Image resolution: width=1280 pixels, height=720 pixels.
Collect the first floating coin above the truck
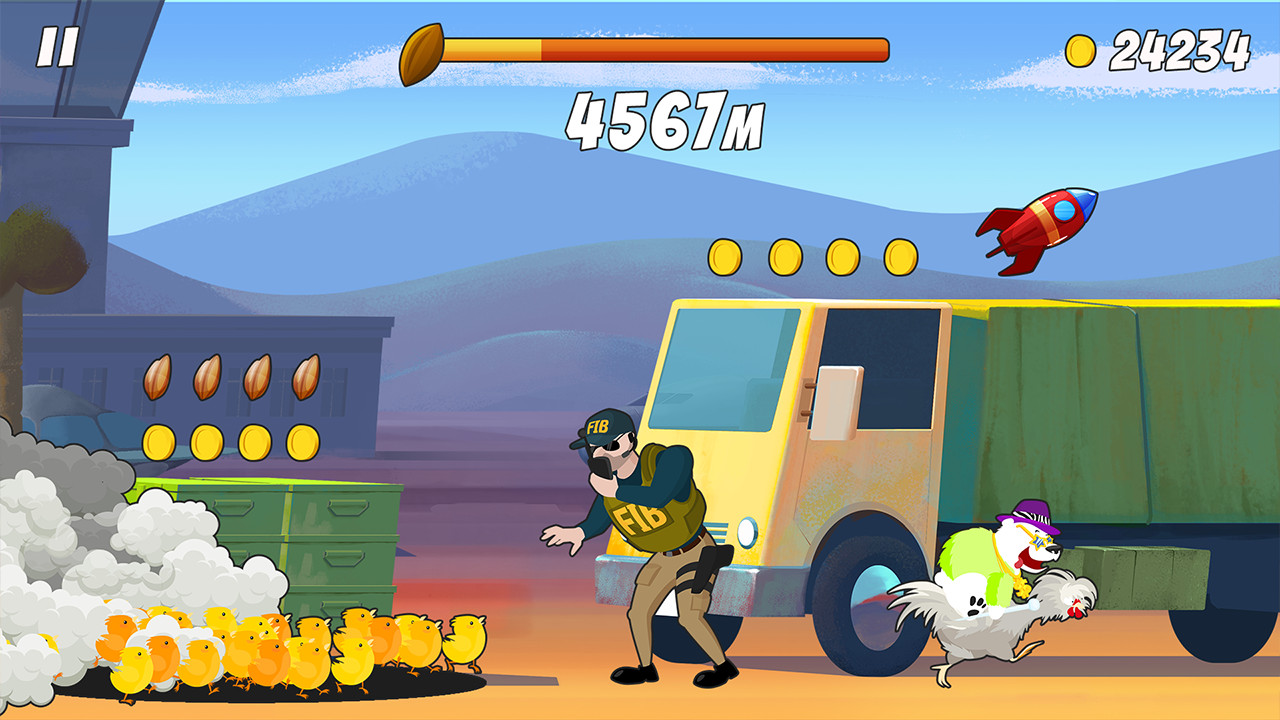click(x=723, y=258)
